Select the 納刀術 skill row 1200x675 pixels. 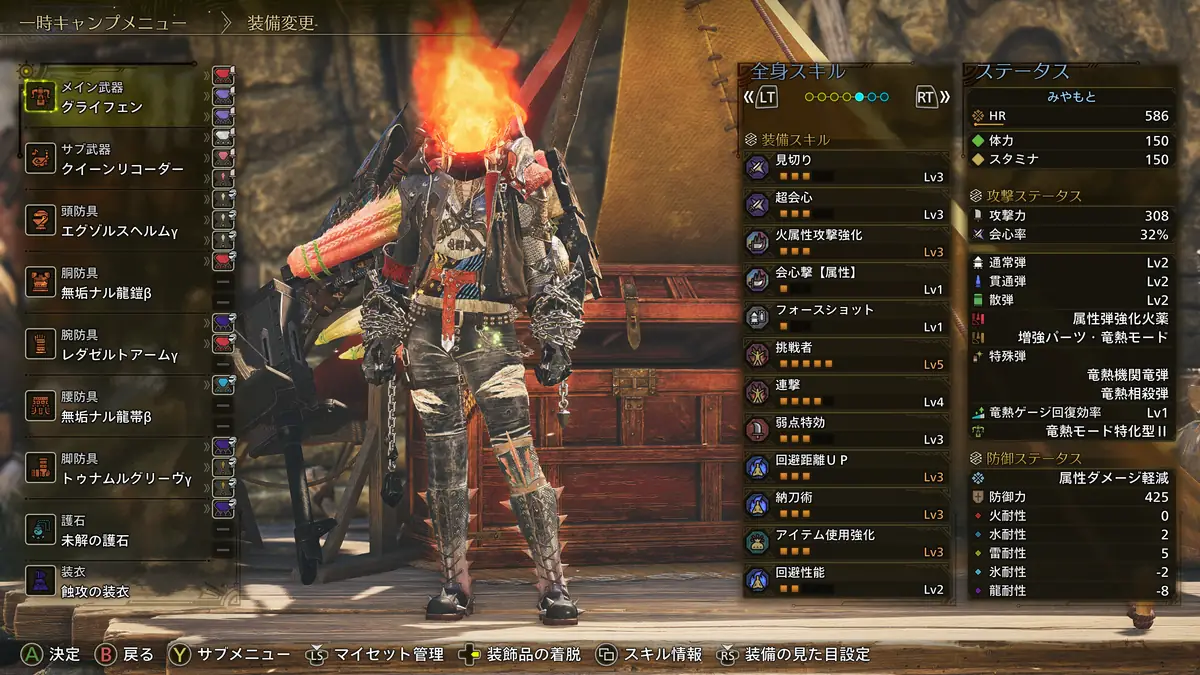(845, 505)
